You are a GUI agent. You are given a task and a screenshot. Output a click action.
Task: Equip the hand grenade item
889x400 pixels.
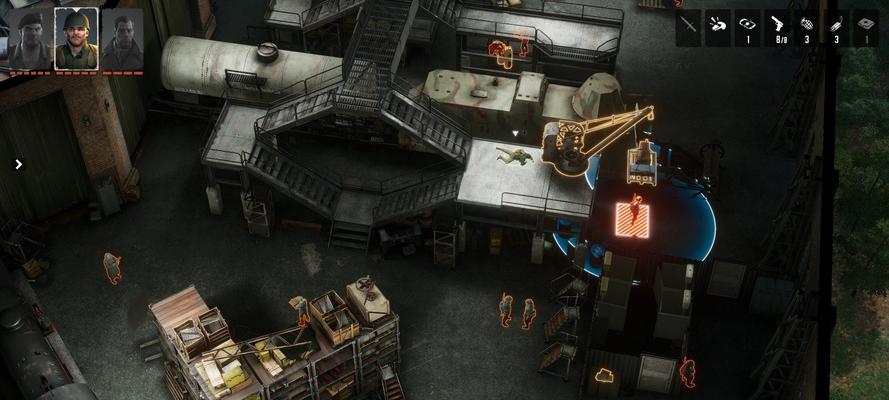coord(807,26)
